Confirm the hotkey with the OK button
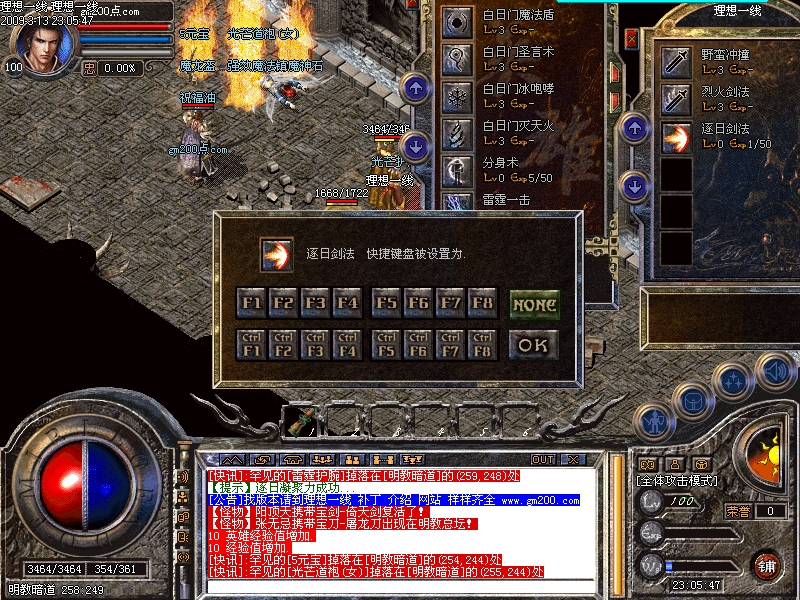Image resolution: width=800 pixels, height=600 pixels. (x=534, y=345)
